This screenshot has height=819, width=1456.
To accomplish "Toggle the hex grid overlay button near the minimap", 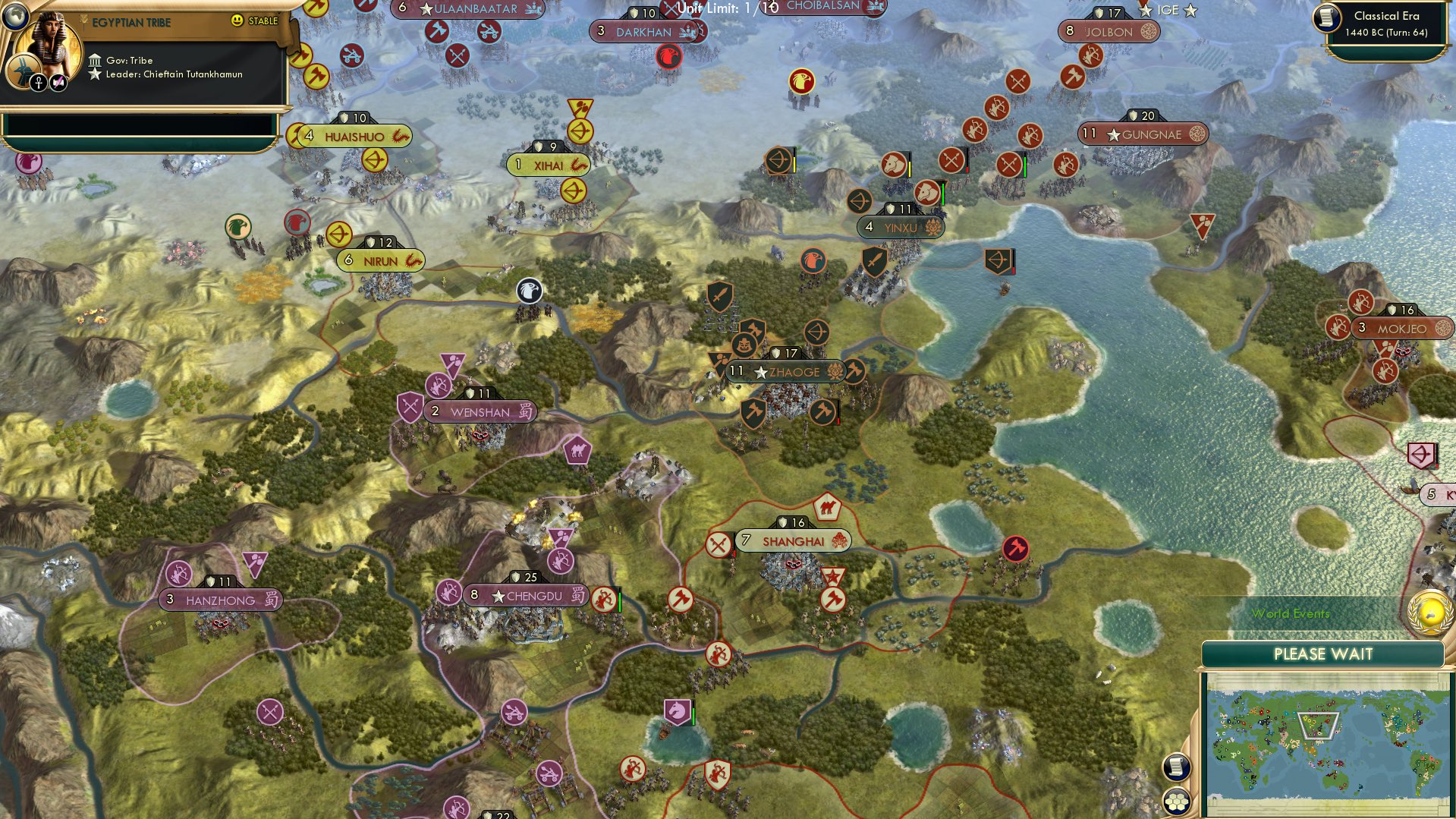I will [1176, 802].
